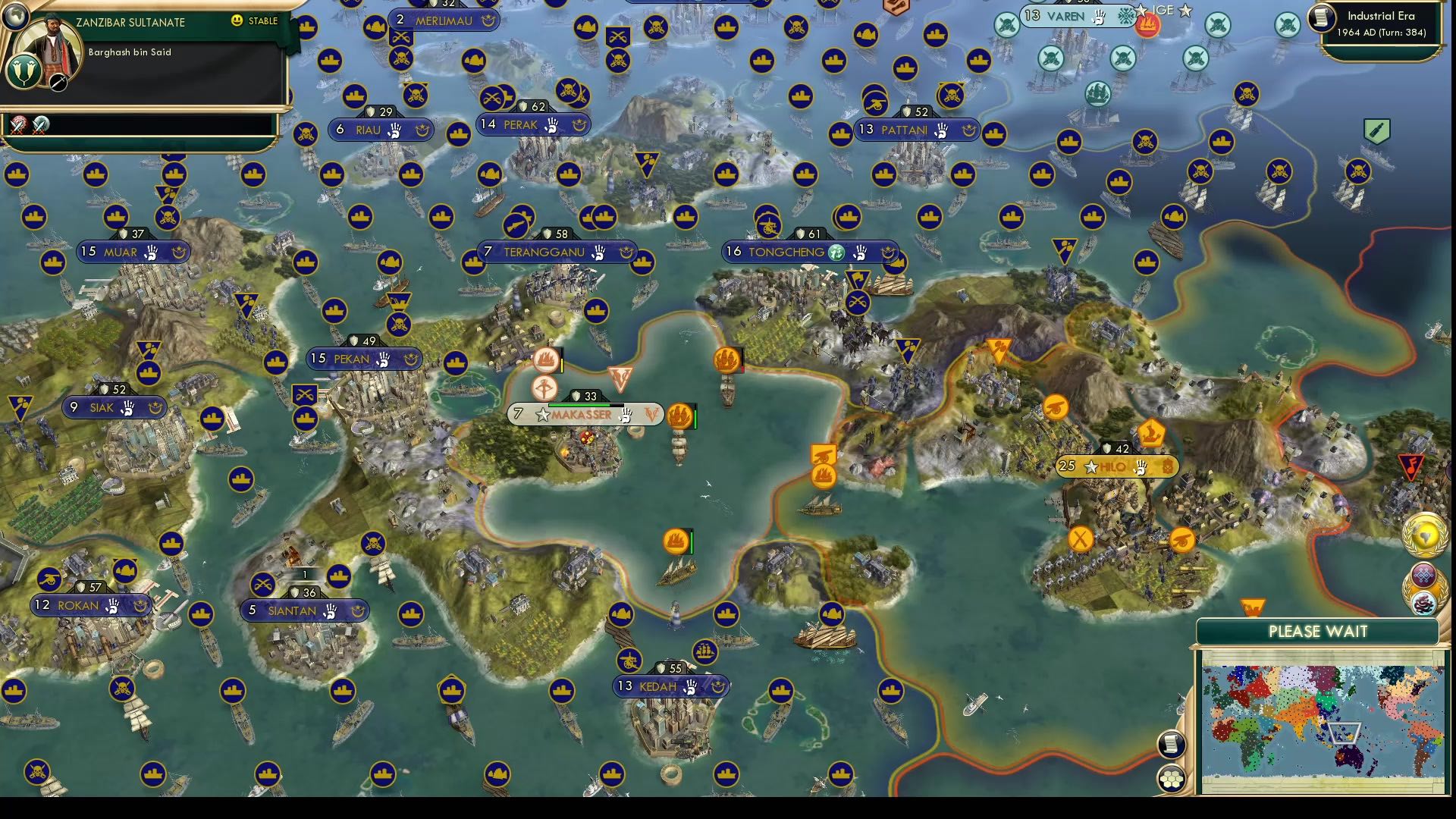
Task: Click the sword icon on the leader portrait
Action: (x=58, y=82)
